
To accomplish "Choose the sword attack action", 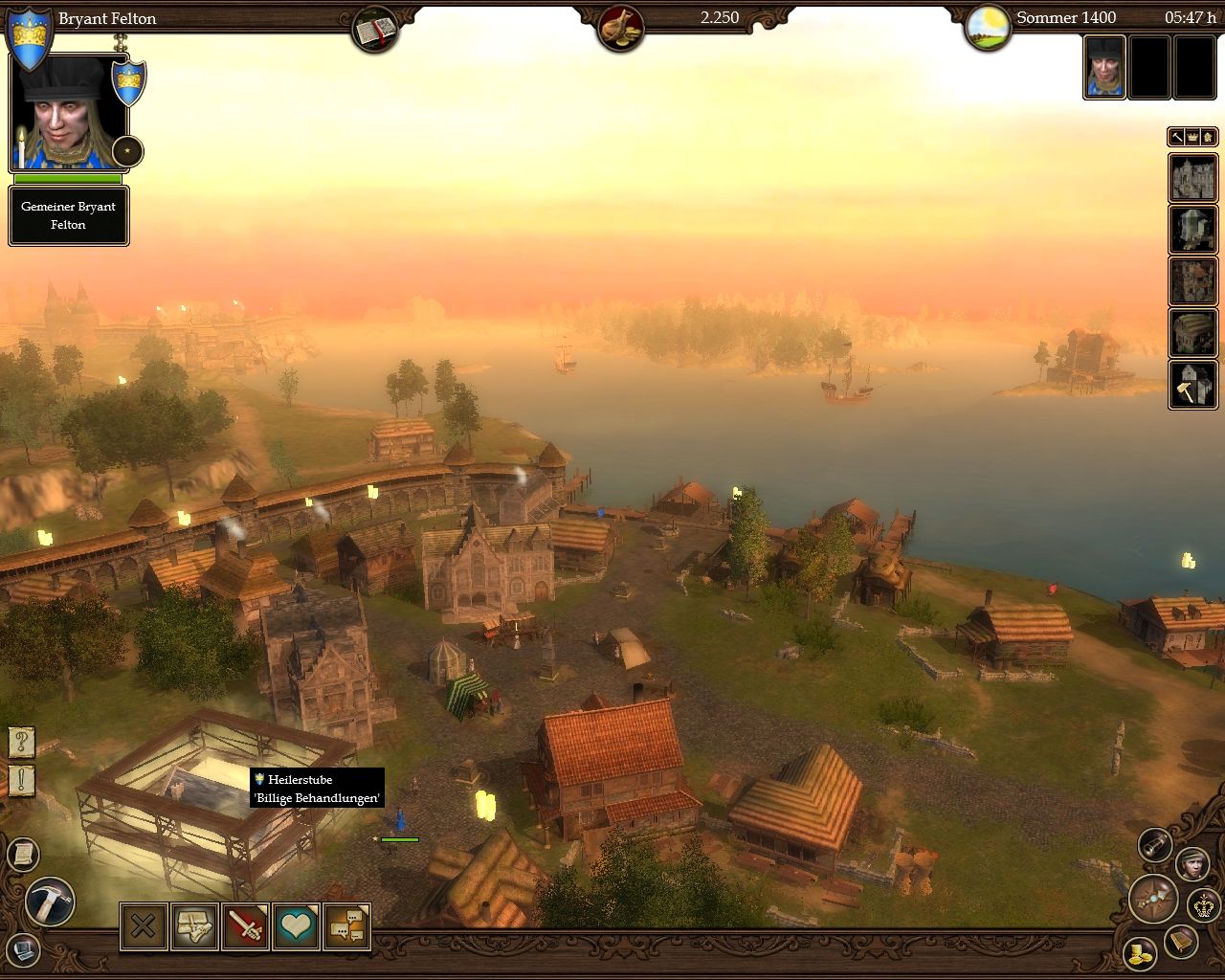I will [x=245, y=926].
